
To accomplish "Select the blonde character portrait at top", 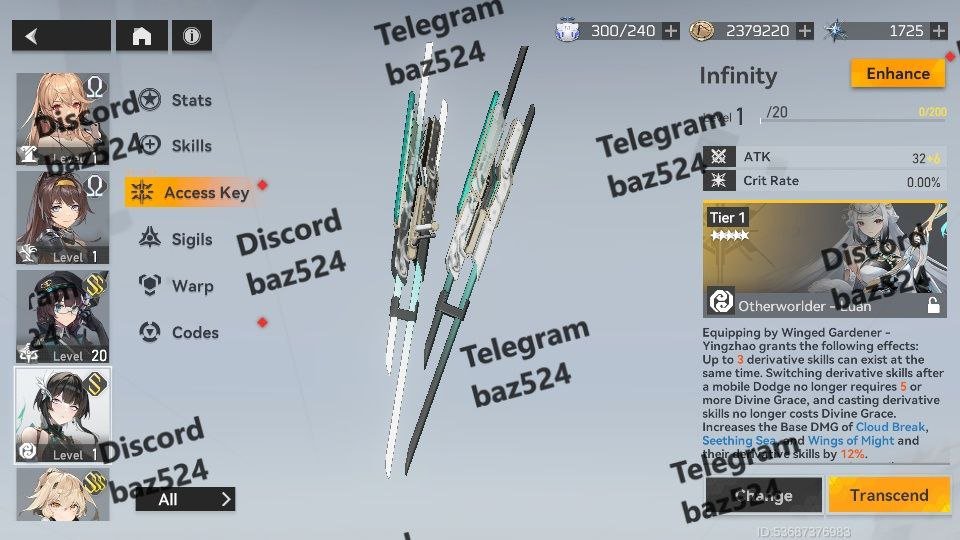I will pos(63,119).
